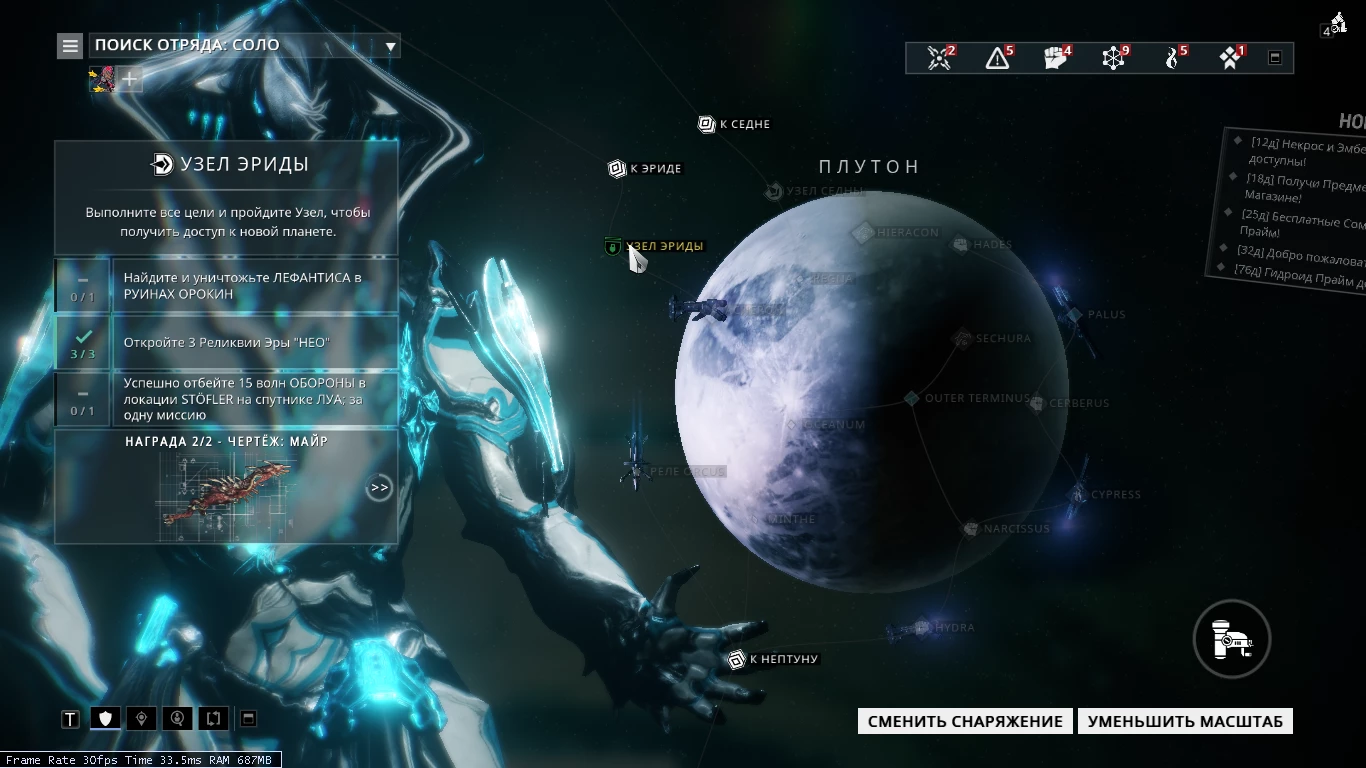Select the shield tab in bottom panel

[x=105, y=718]
